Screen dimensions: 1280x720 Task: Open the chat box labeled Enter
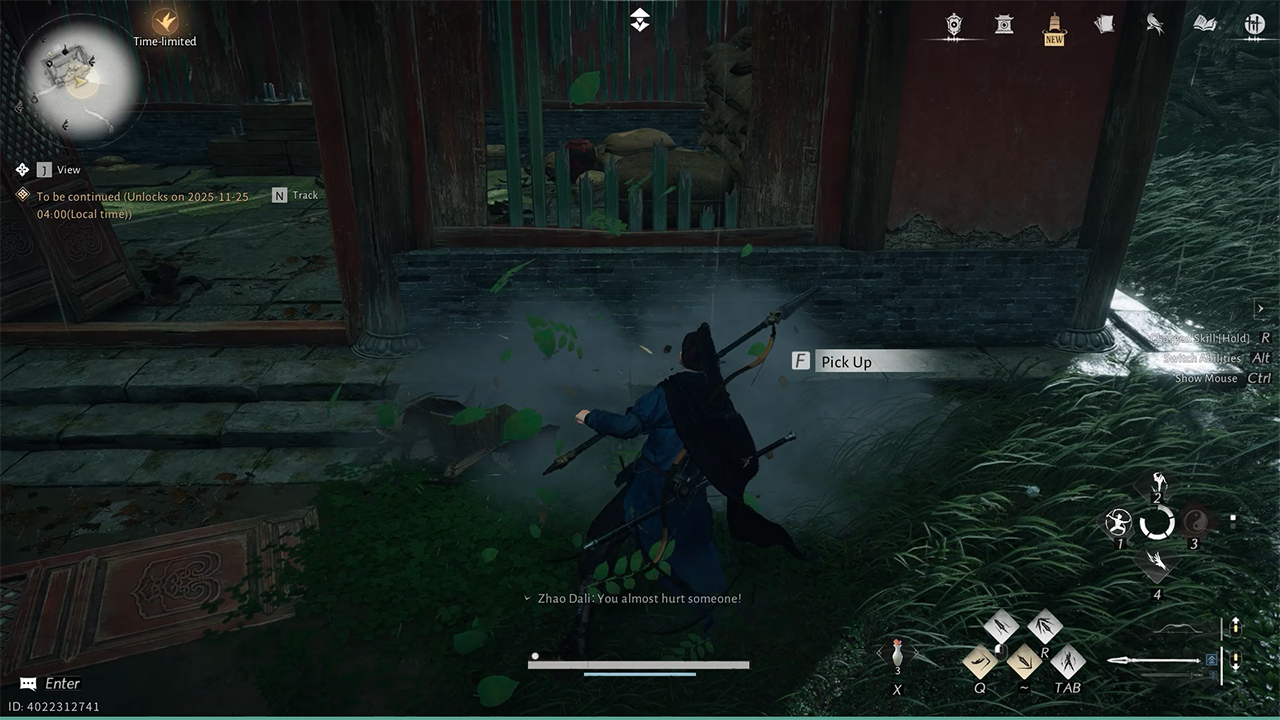point(50,684)
